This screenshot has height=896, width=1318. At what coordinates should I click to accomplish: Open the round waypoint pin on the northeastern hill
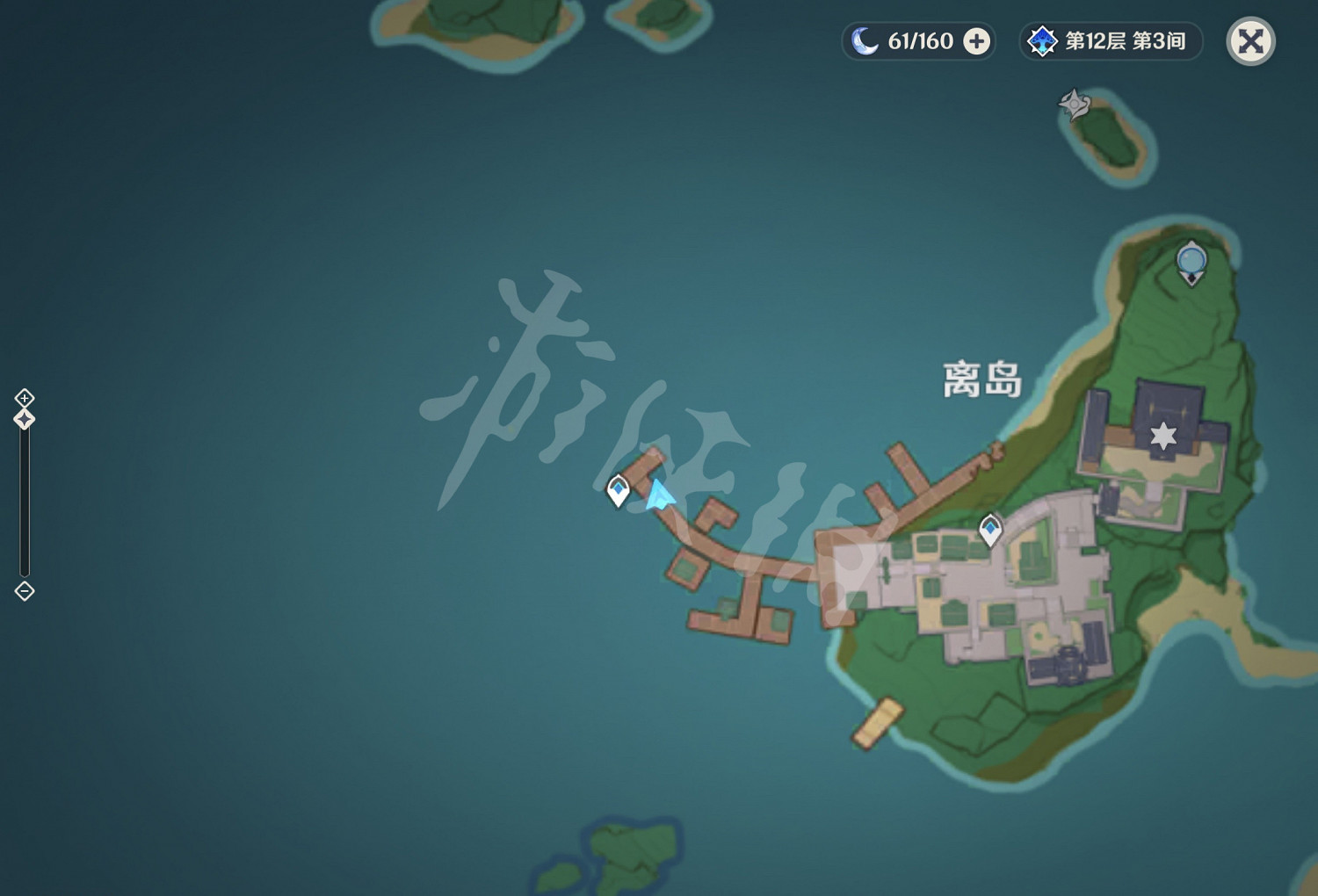(1191, 258)
